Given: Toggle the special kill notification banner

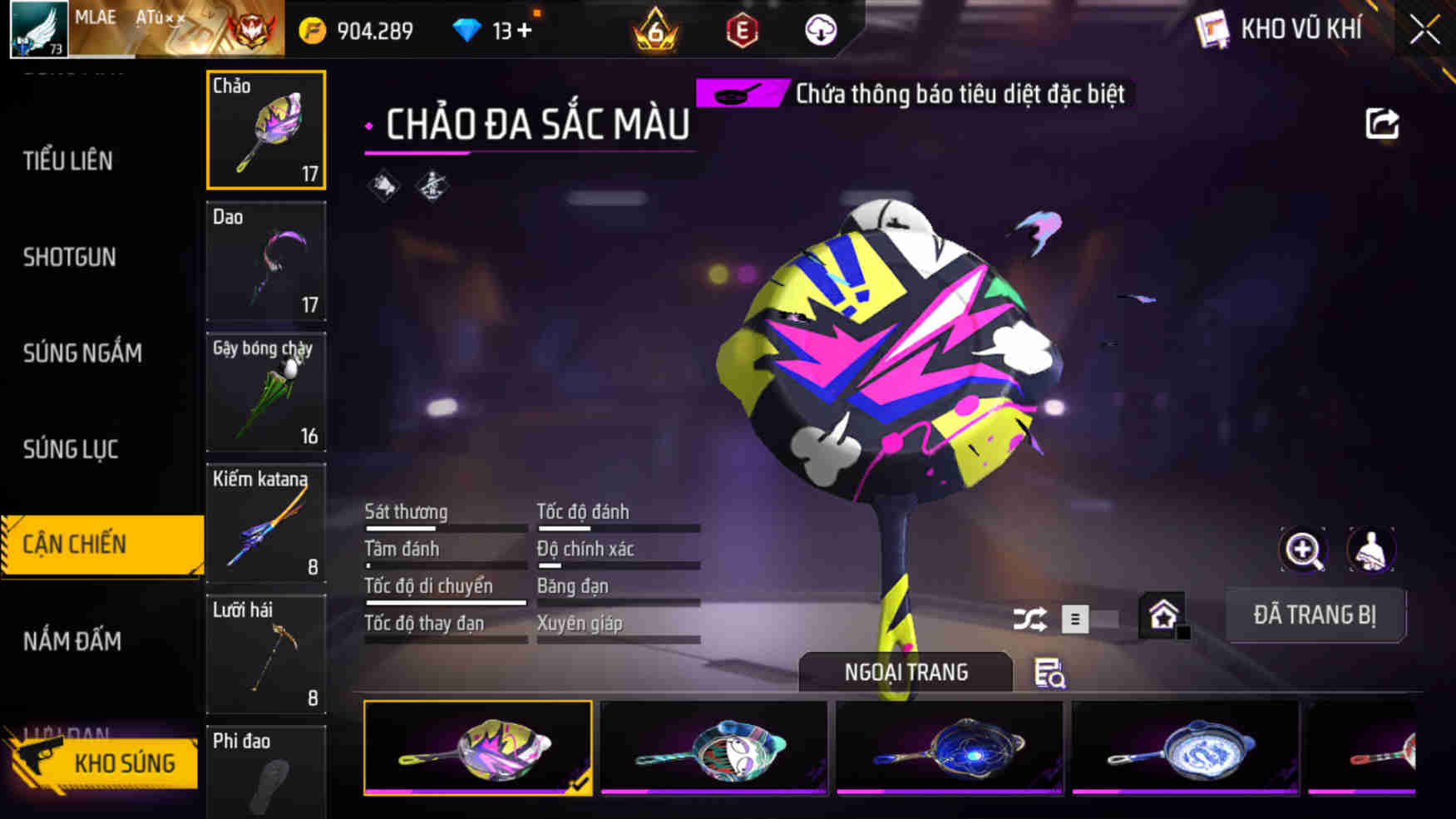Looking at the screenshot, I should point(915,93).
